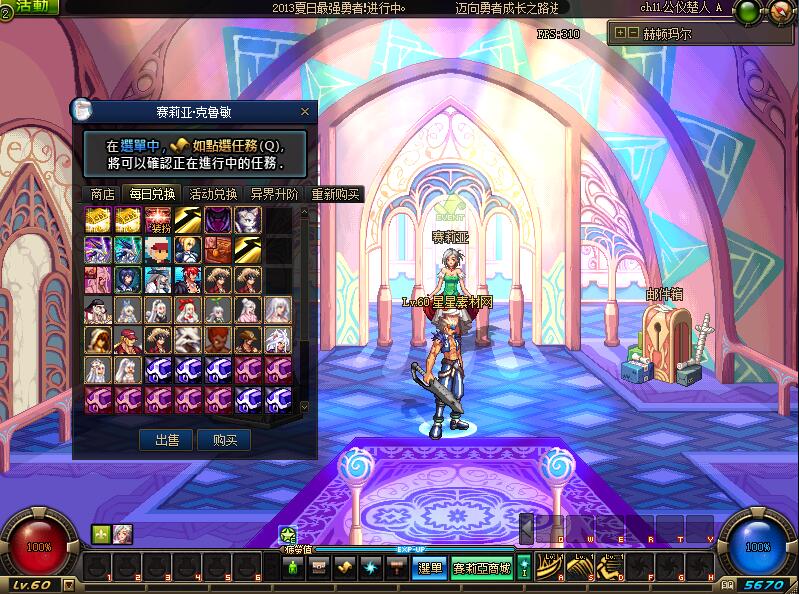The height and width of the screenshot is (594, 799).
Task: Open the 活動 event button
Action: coord(31,6)
